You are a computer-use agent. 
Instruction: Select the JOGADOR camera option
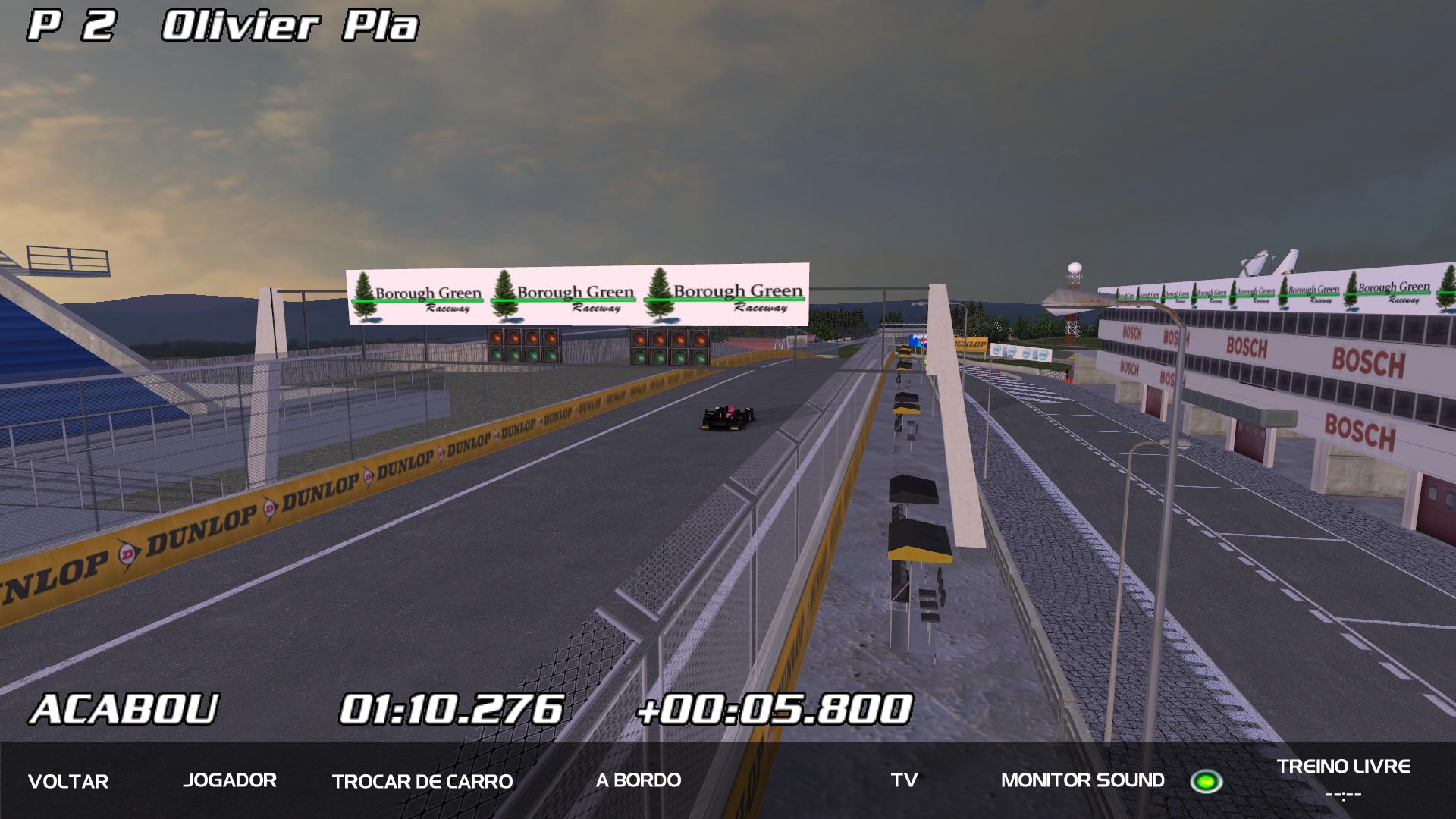(x=230, y=780)
